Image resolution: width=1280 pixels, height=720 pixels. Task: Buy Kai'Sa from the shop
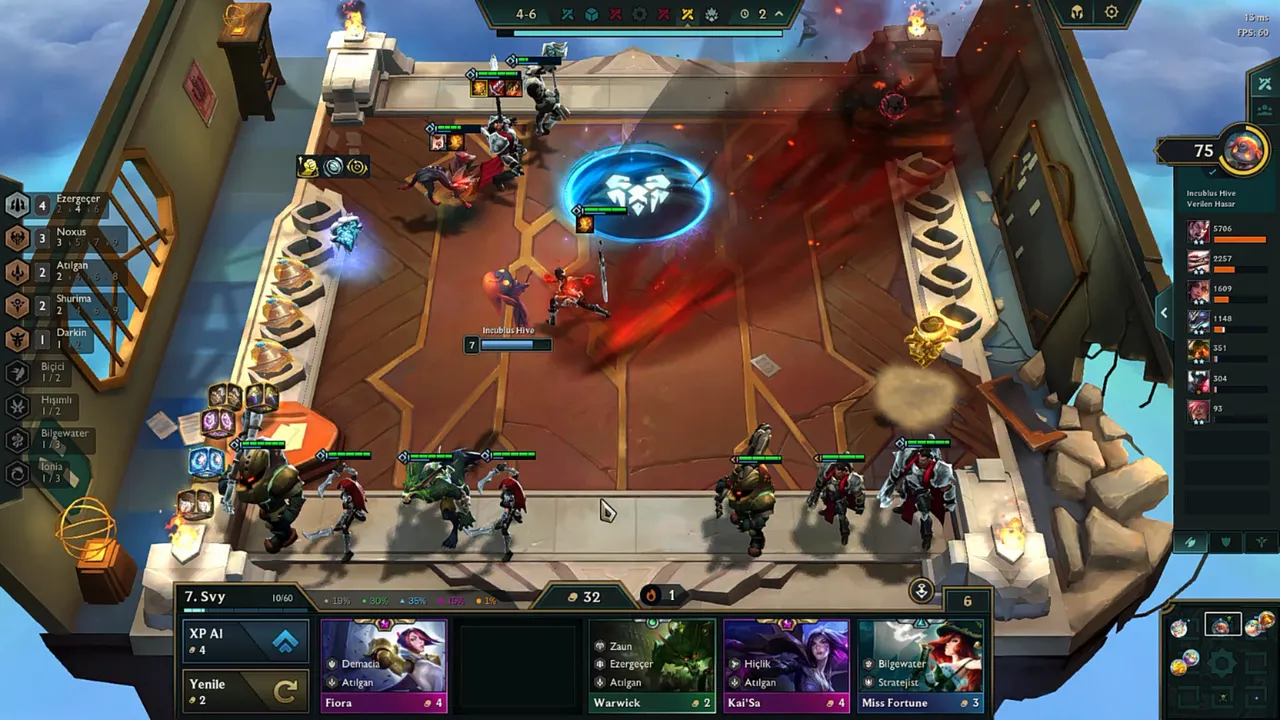pos(786,664)
